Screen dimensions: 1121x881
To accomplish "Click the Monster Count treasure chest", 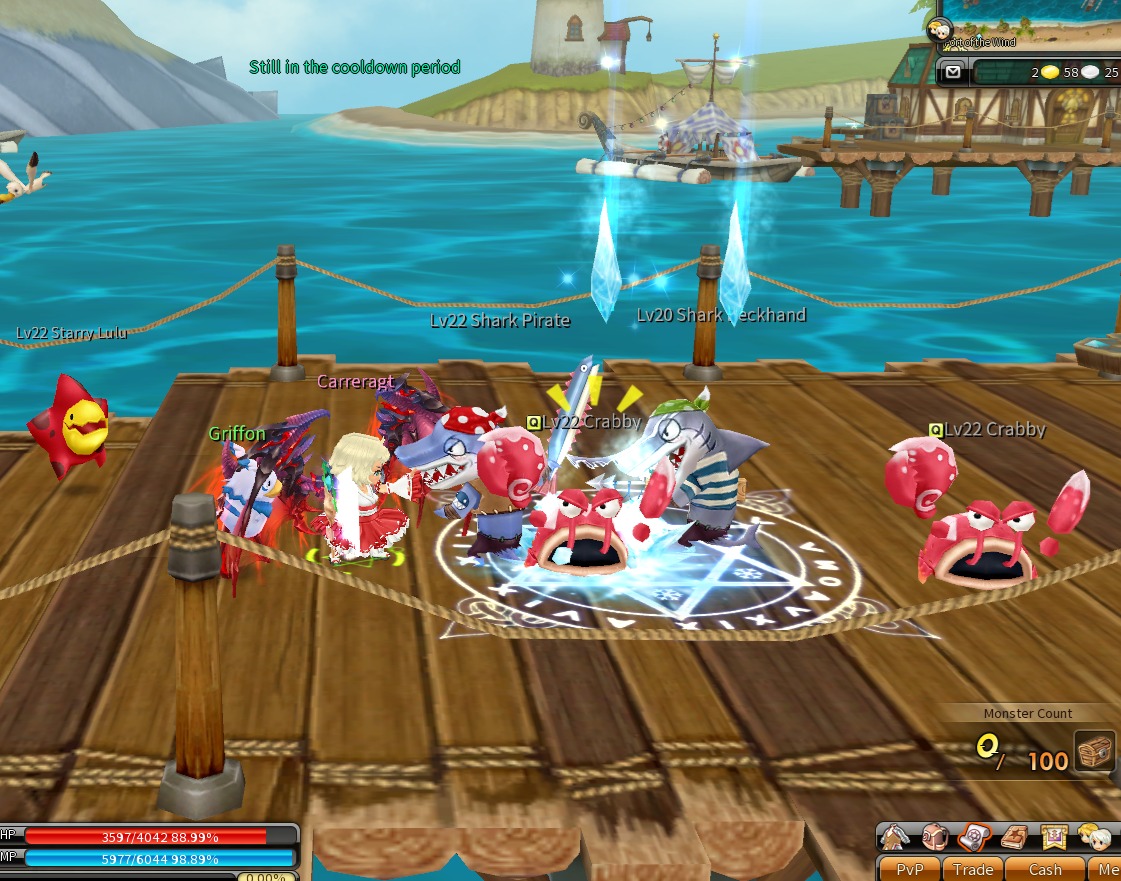I will (1094, 750).
